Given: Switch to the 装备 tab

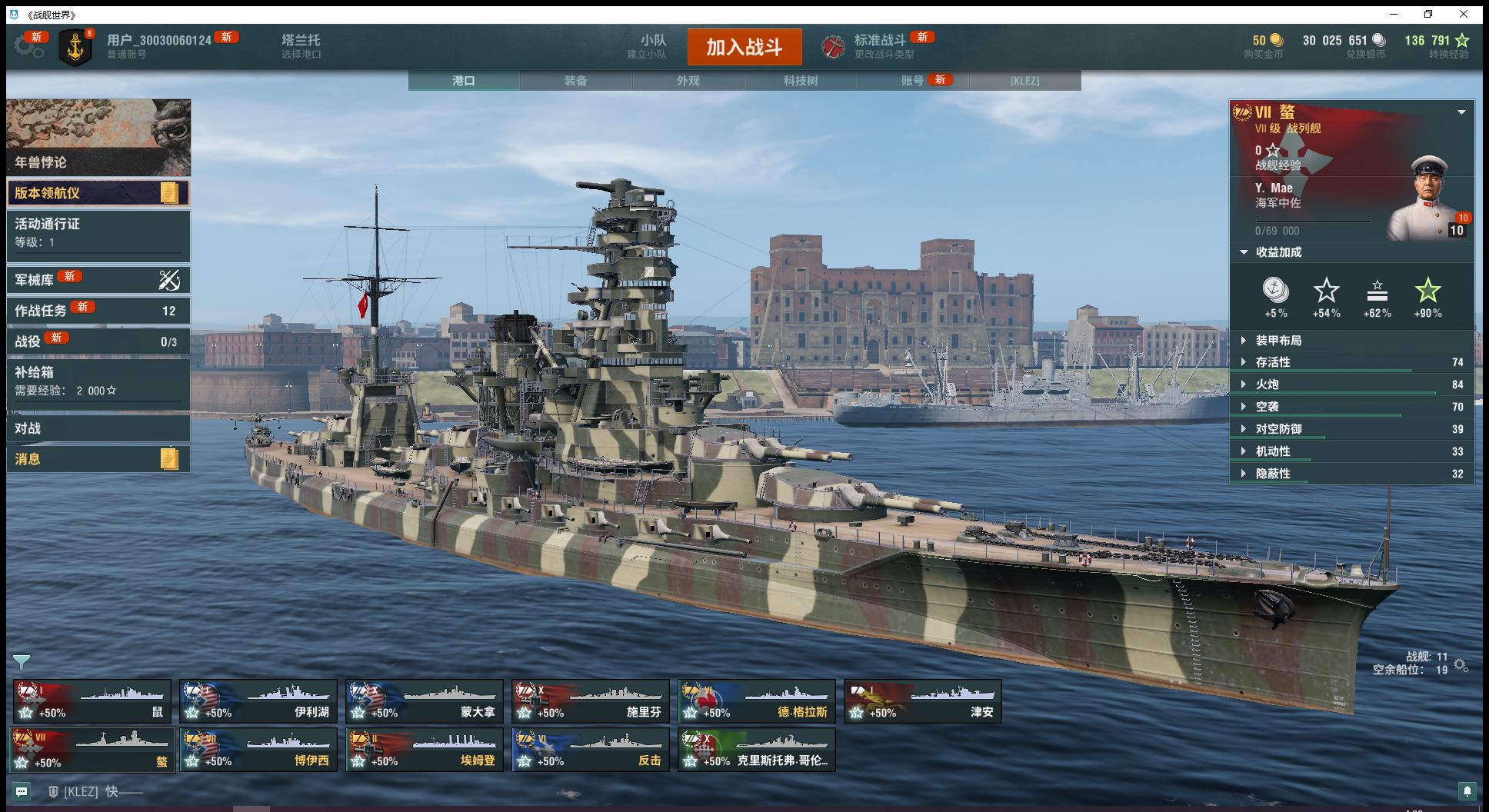Looking at the screenshot, I should pyautogui.click(x=575, y=81).
